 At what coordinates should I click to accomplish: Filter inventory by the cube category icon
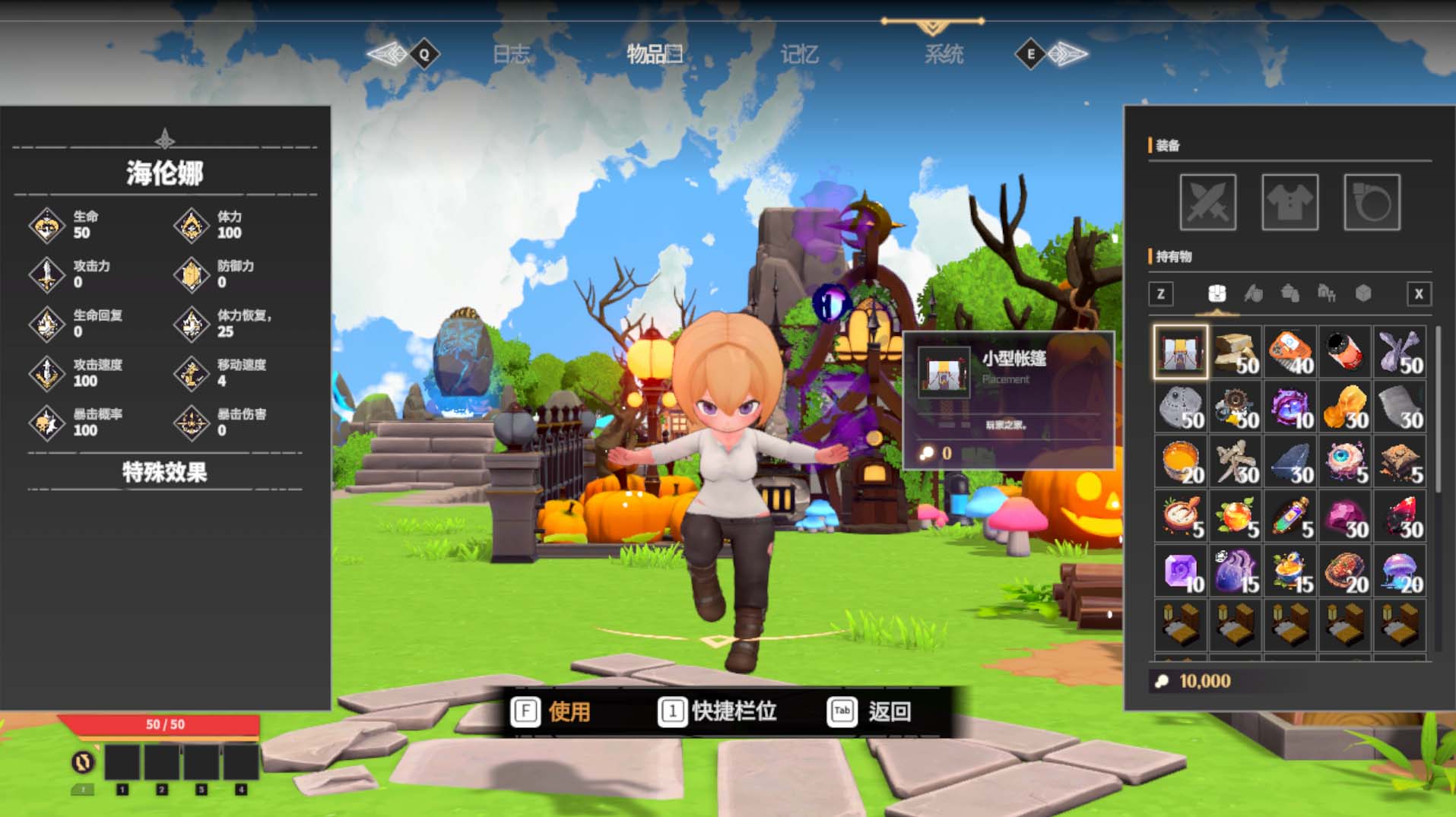click(1362, 293)
